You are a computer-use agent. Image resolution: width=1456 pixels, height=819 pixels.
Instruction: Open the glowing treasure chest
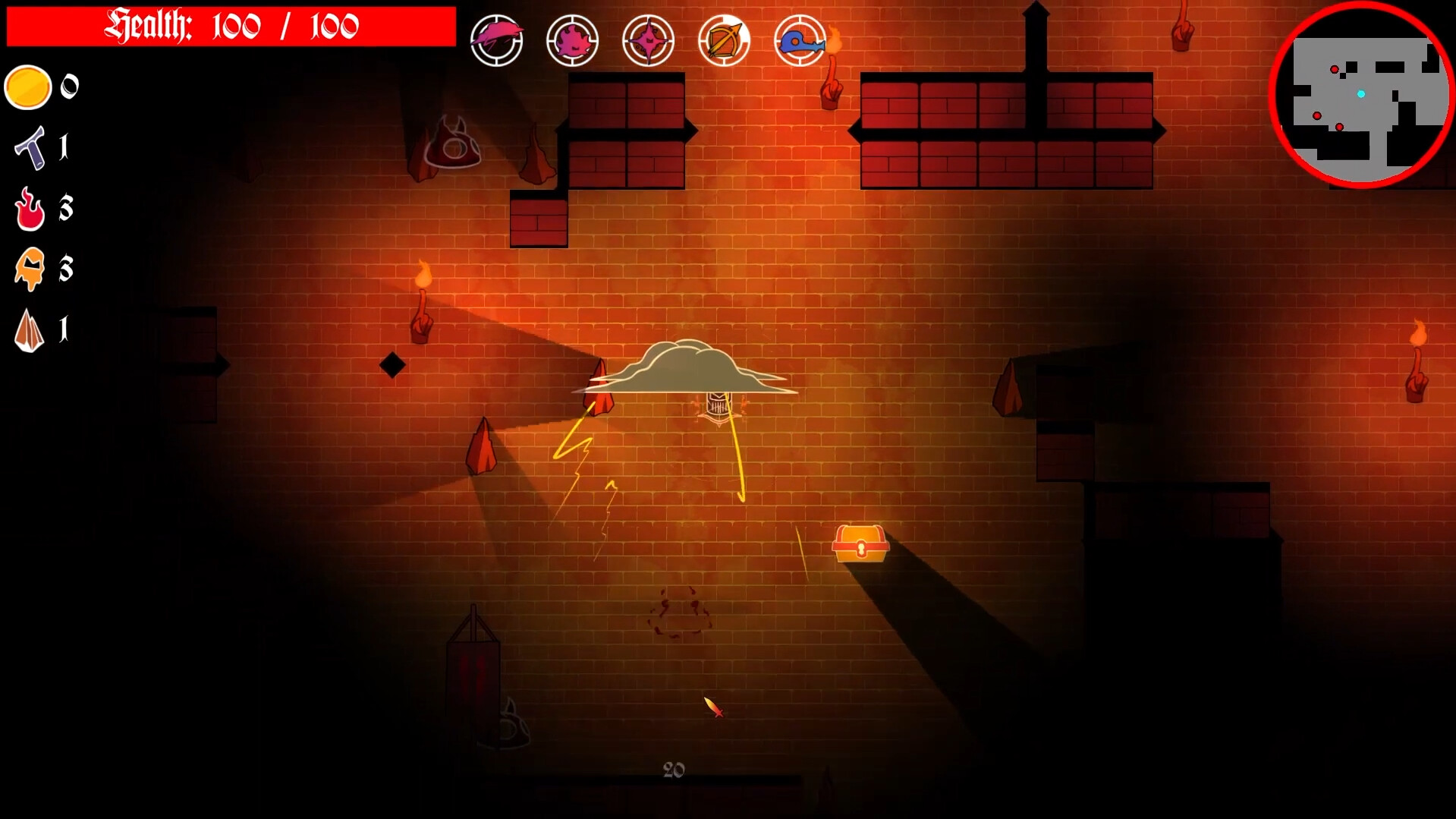(860, 543)
